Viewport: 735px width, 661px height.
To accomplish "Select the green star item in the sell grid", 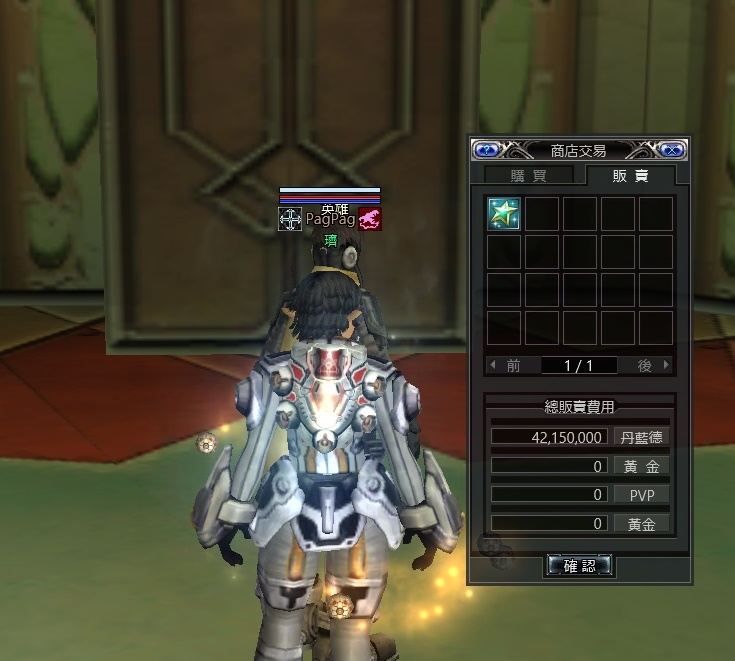I will (x=503, y=213).
